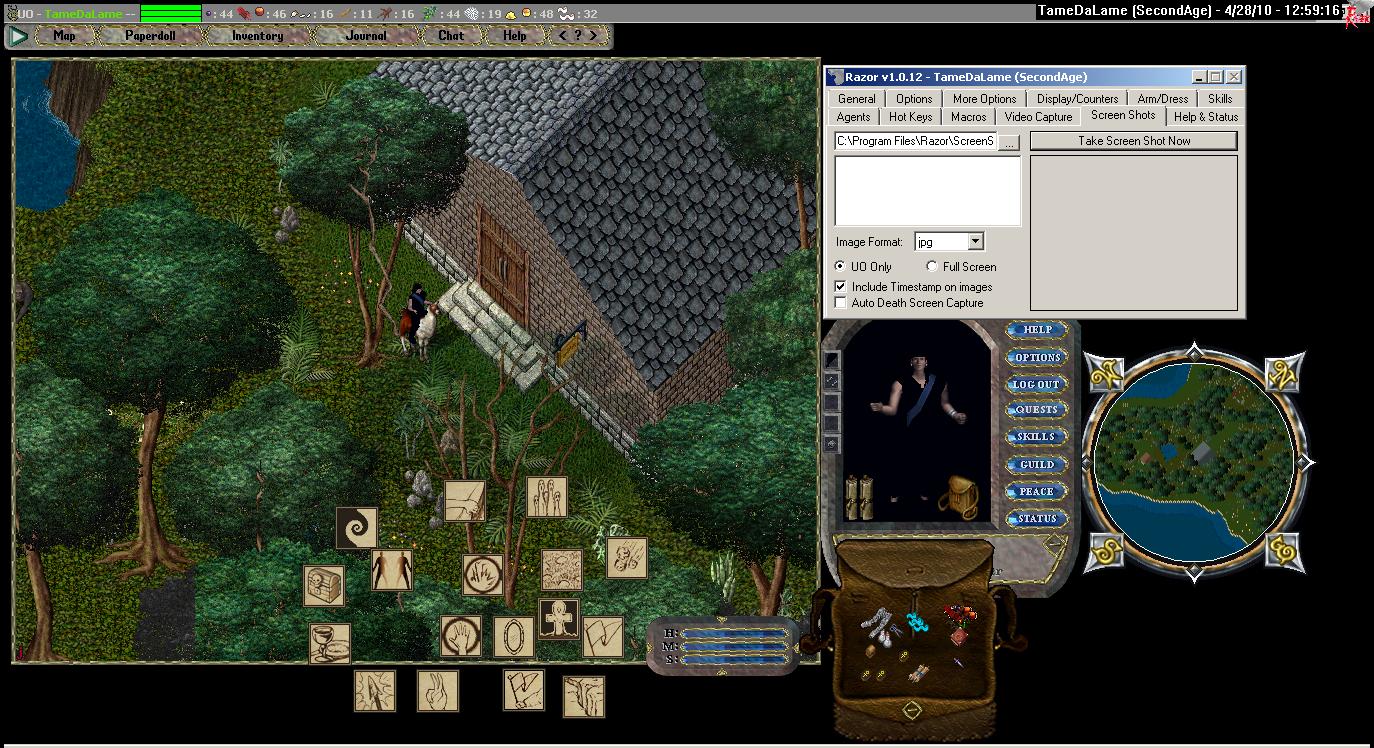Open the QUESTS button on paperdoll
Image resolution: width=1374 pixels, height=748 pixels.
(1036, 410)
